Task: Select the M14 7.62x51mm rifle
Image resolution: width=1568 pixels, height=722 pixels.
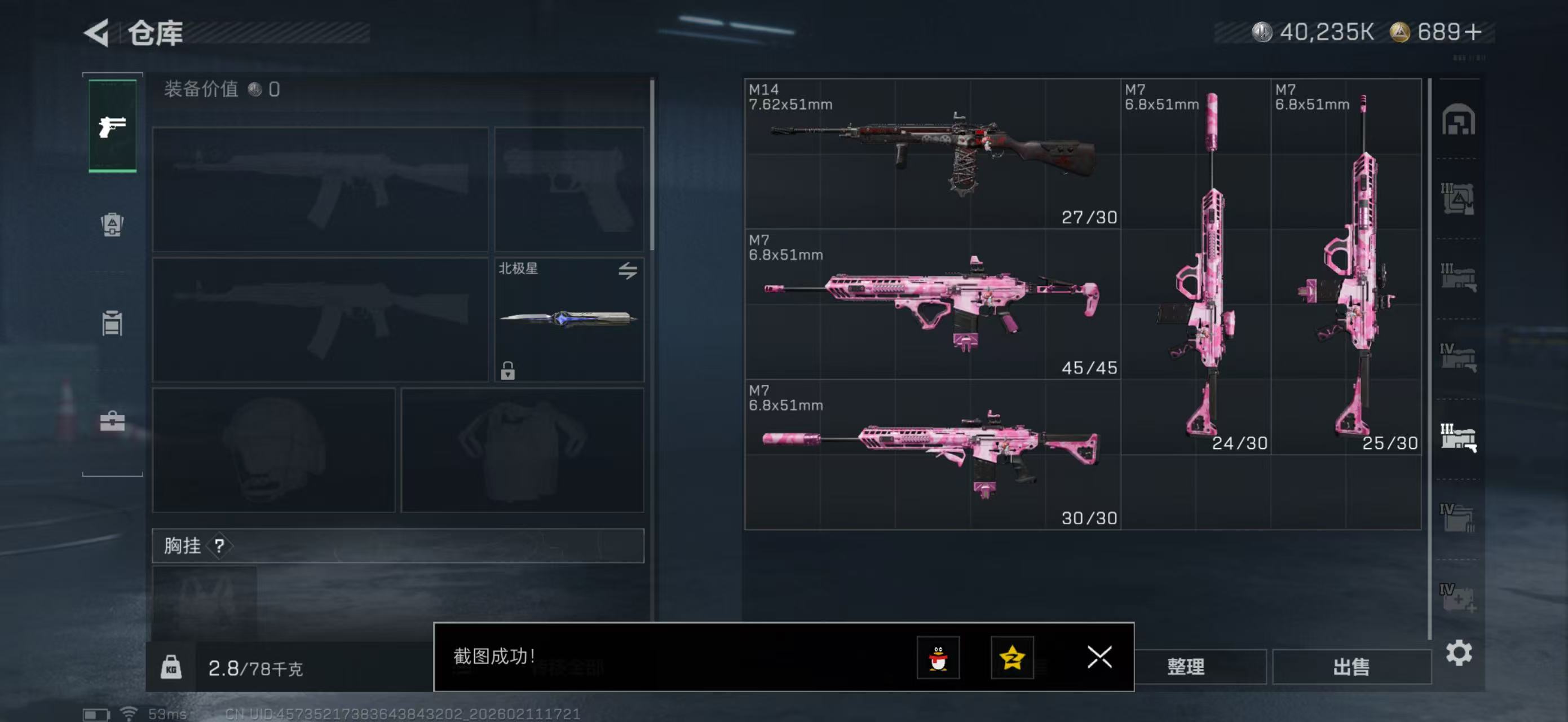Action: click(932, 153)
